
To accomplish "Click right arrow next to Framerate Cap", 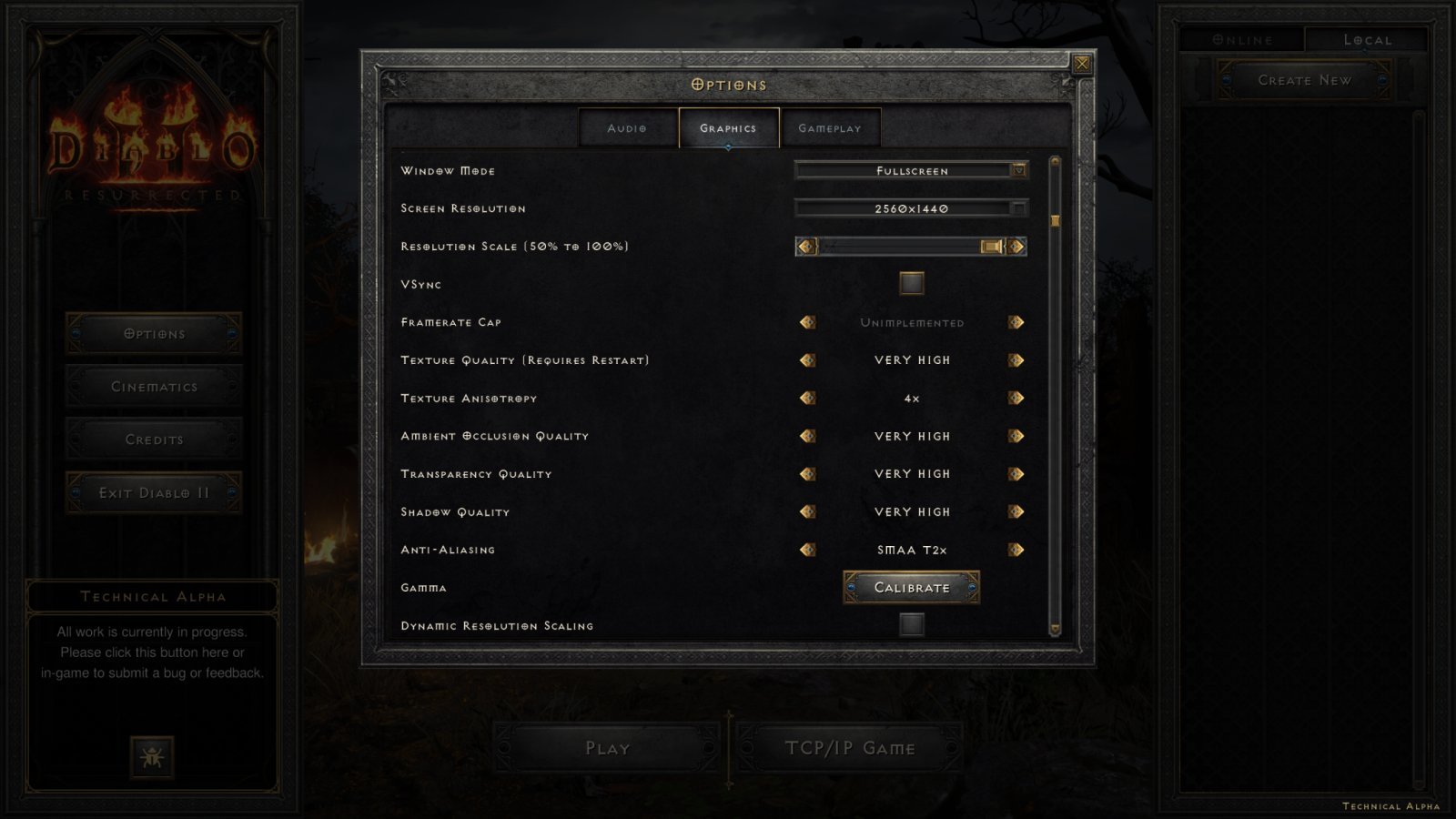I will pos(1017,321).
